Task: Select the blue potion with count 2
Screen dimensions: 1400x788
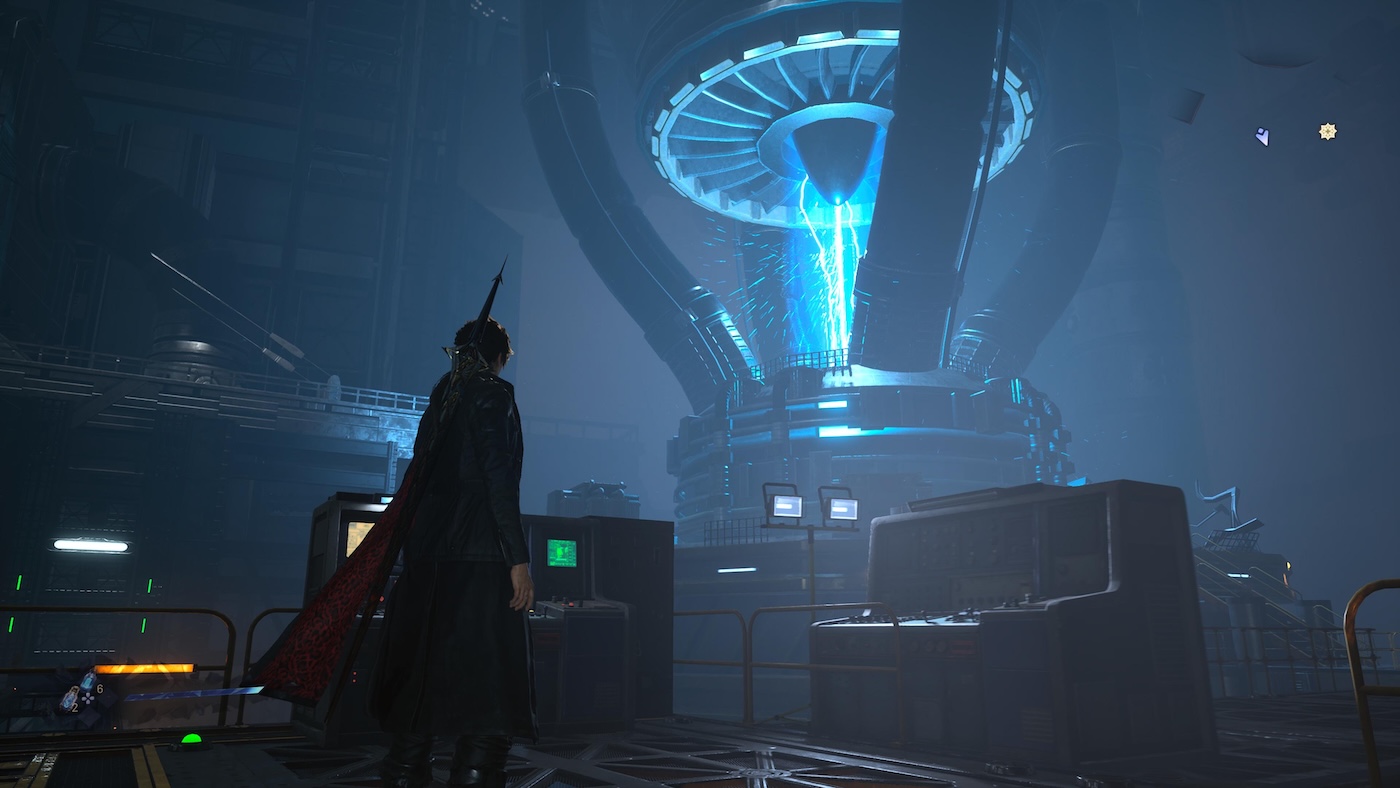Action: point(68,701)
